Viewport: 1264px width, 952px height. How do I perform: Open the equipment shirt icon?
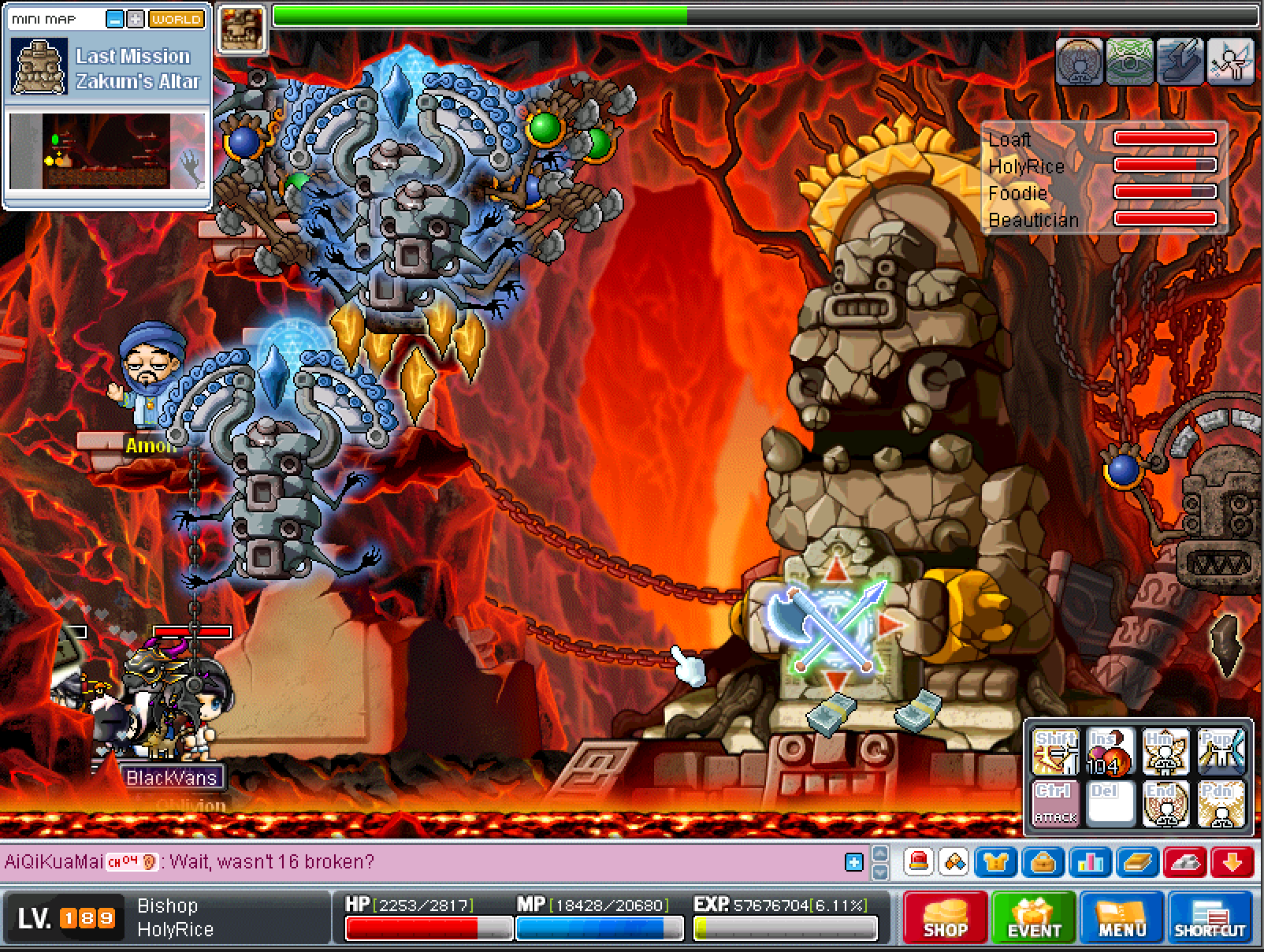click(995, 862)
